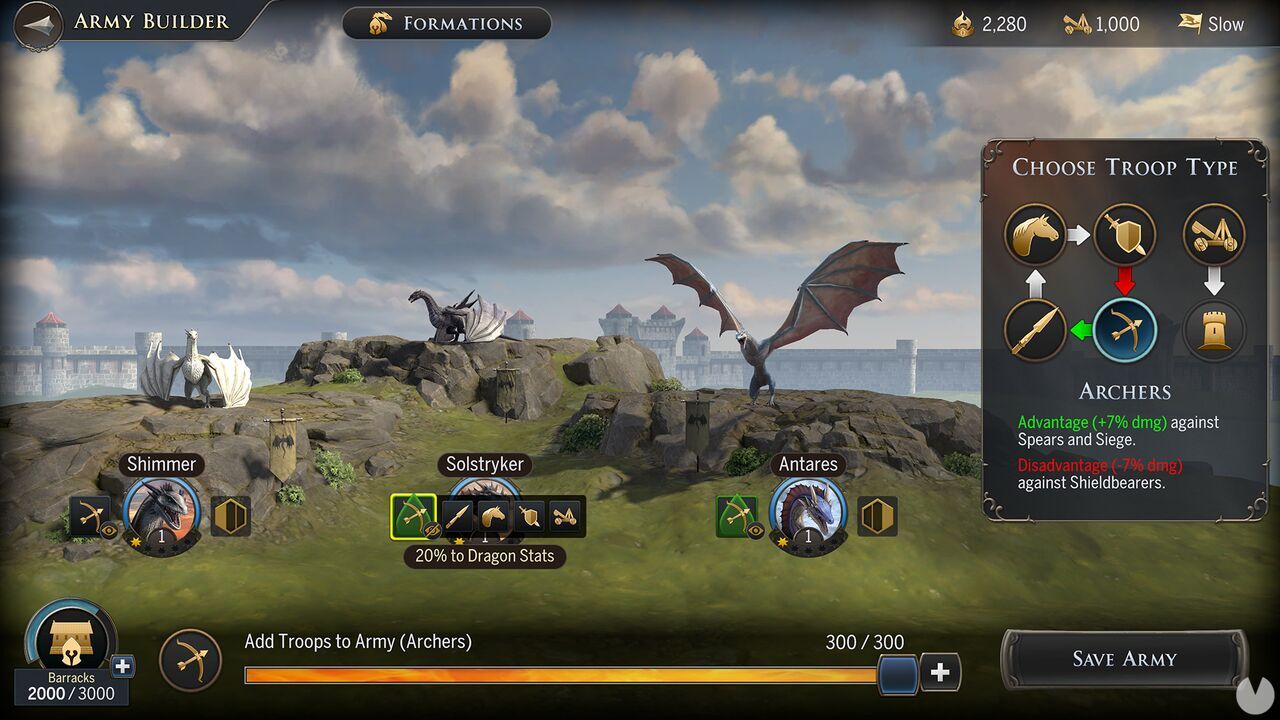Toggle Solstryker's archer visibility eye
Viewport: 1280px width, 720px height.
tap(431, 529)
